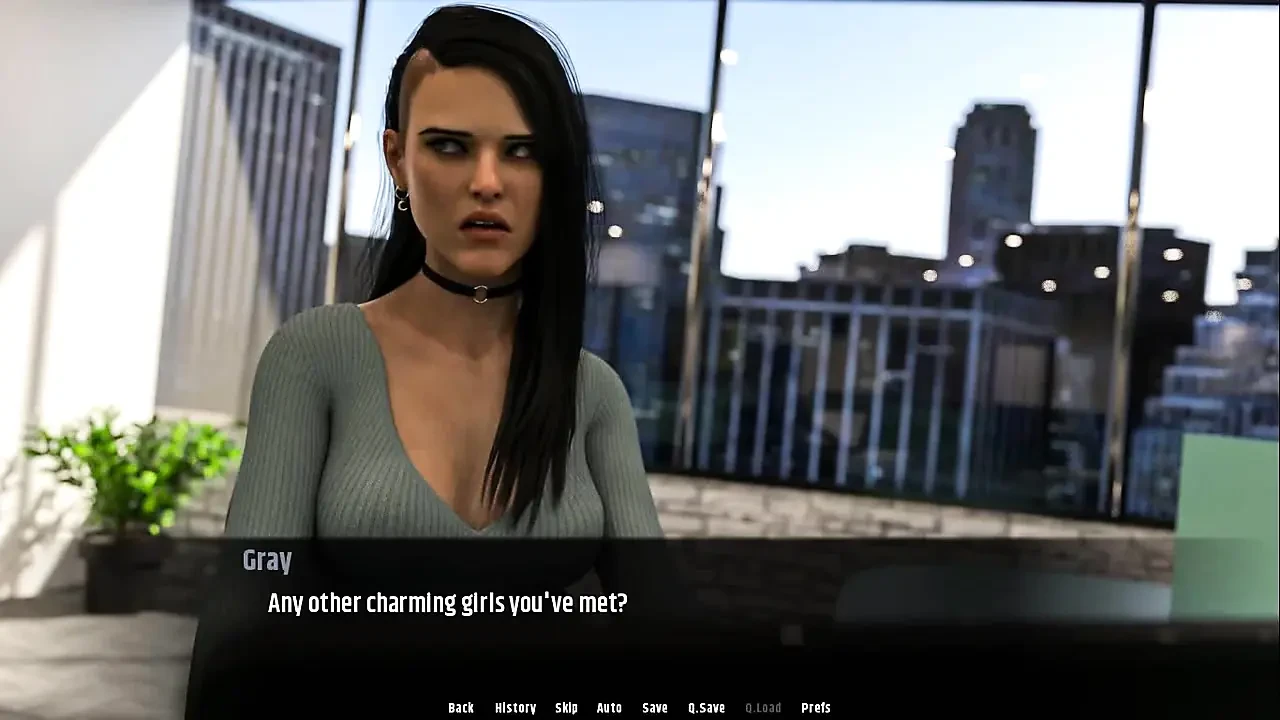The image size is (1280, 720).
Task: Open the dialogue History log
Action: click(515, 708)
